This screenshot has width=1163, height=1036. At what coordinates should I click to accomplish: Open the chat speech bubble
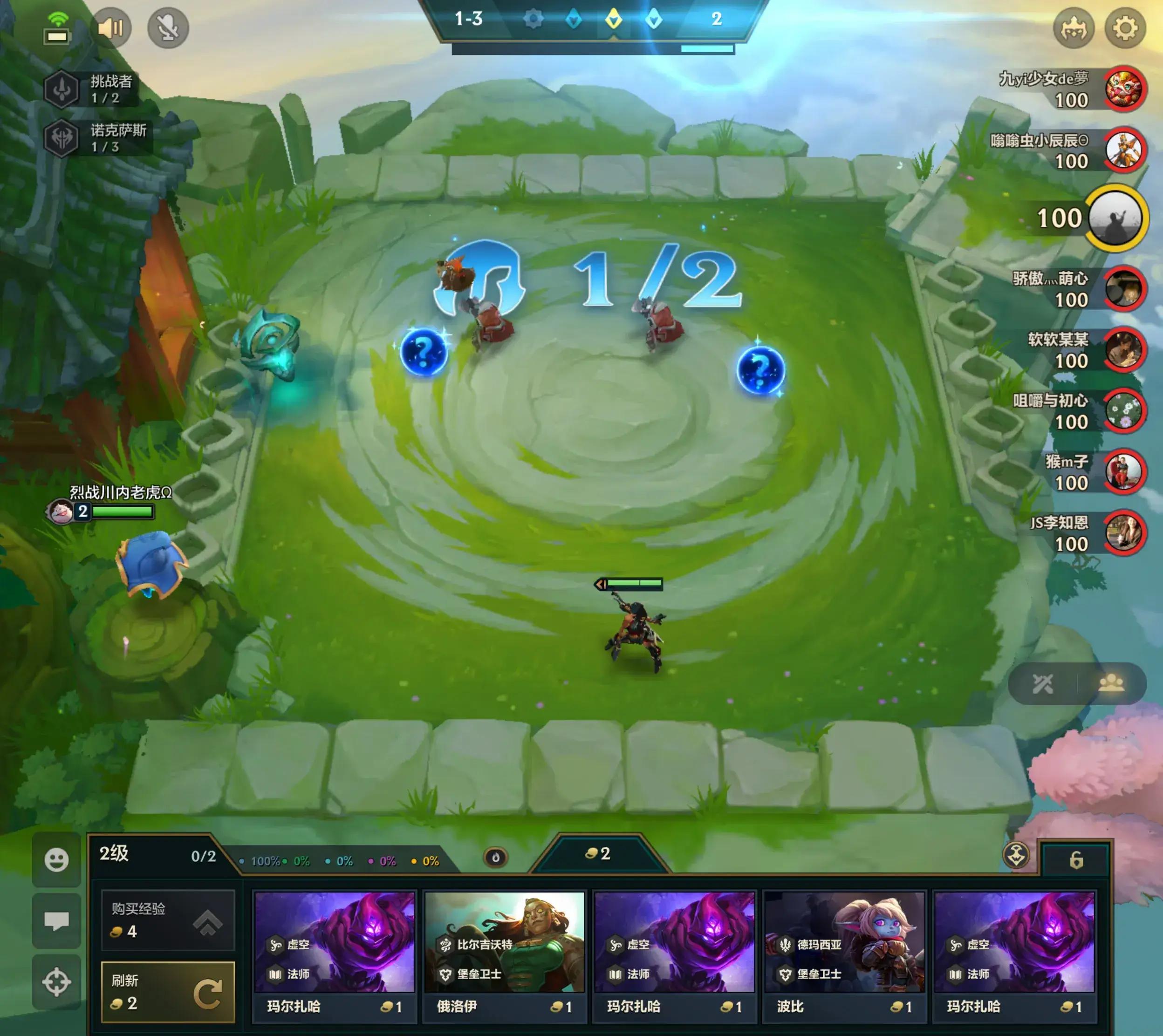coord(56,920)
